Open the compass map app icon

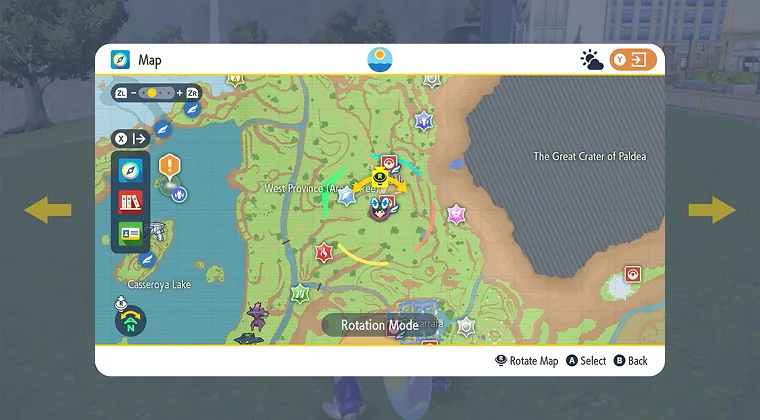(x=129, y=170)
